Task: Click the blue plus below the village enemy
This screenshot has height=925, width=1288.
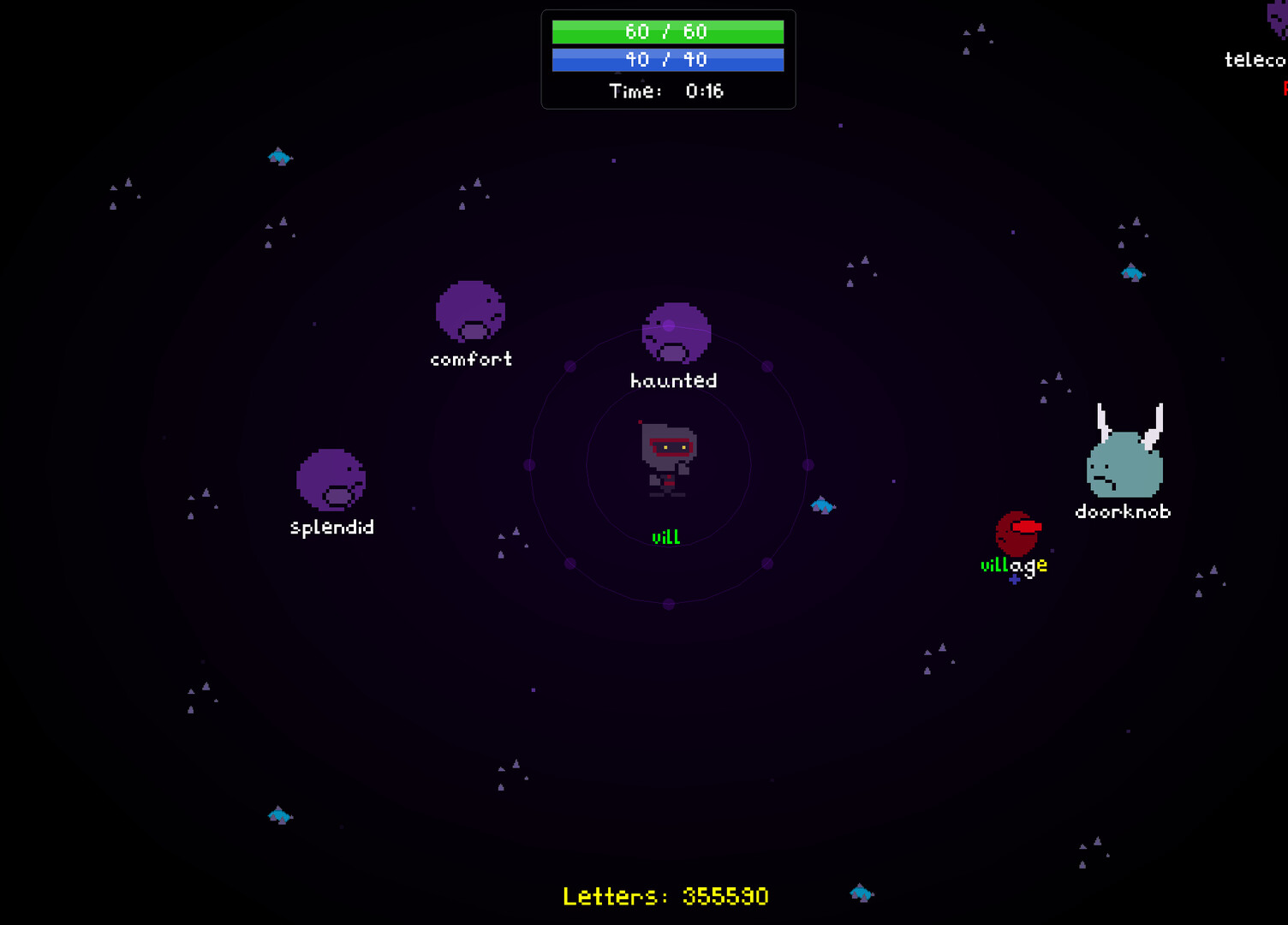Action: click(1014, 580)
